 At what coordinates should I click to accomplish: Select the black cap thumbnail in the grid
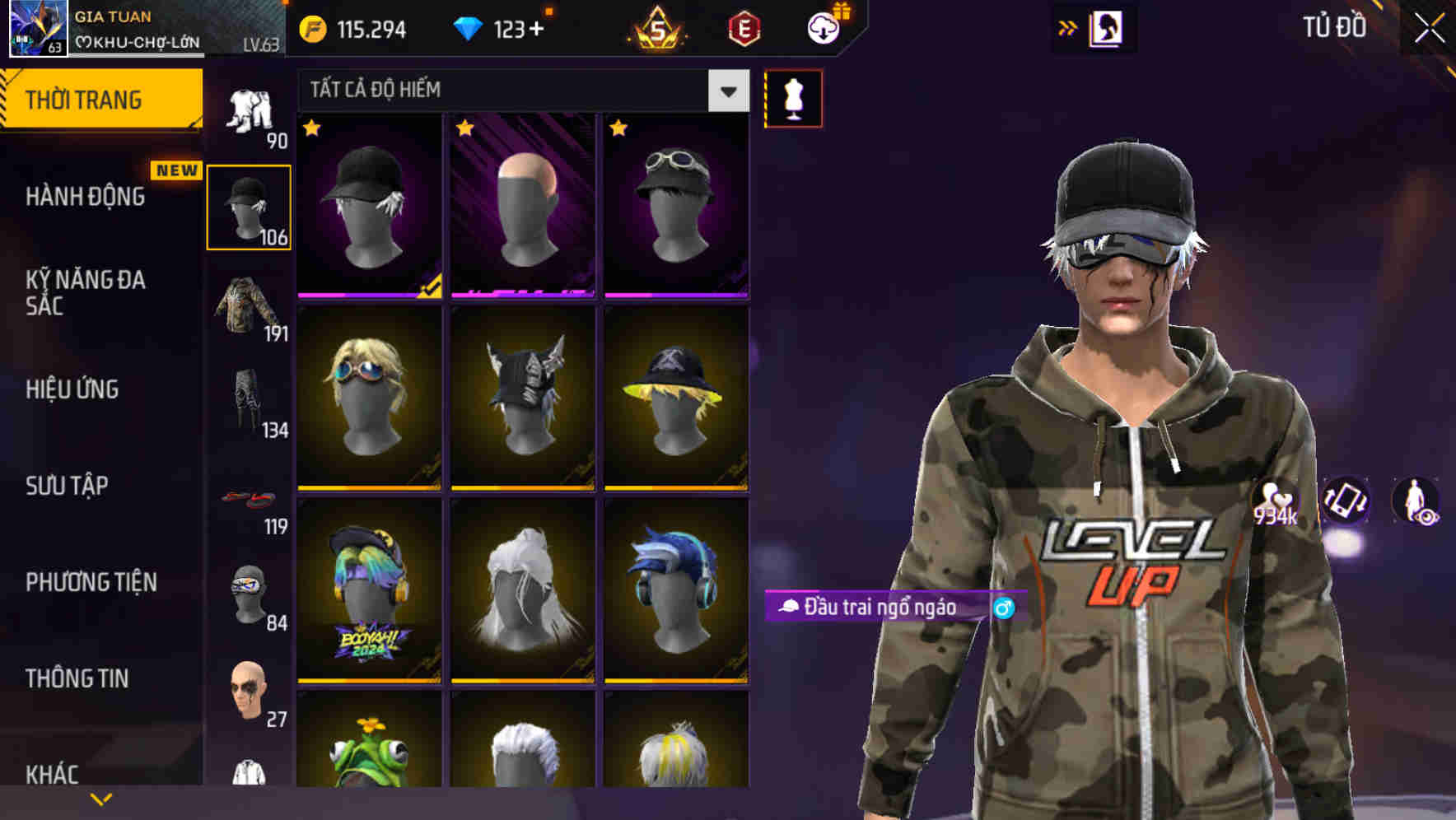369,206
